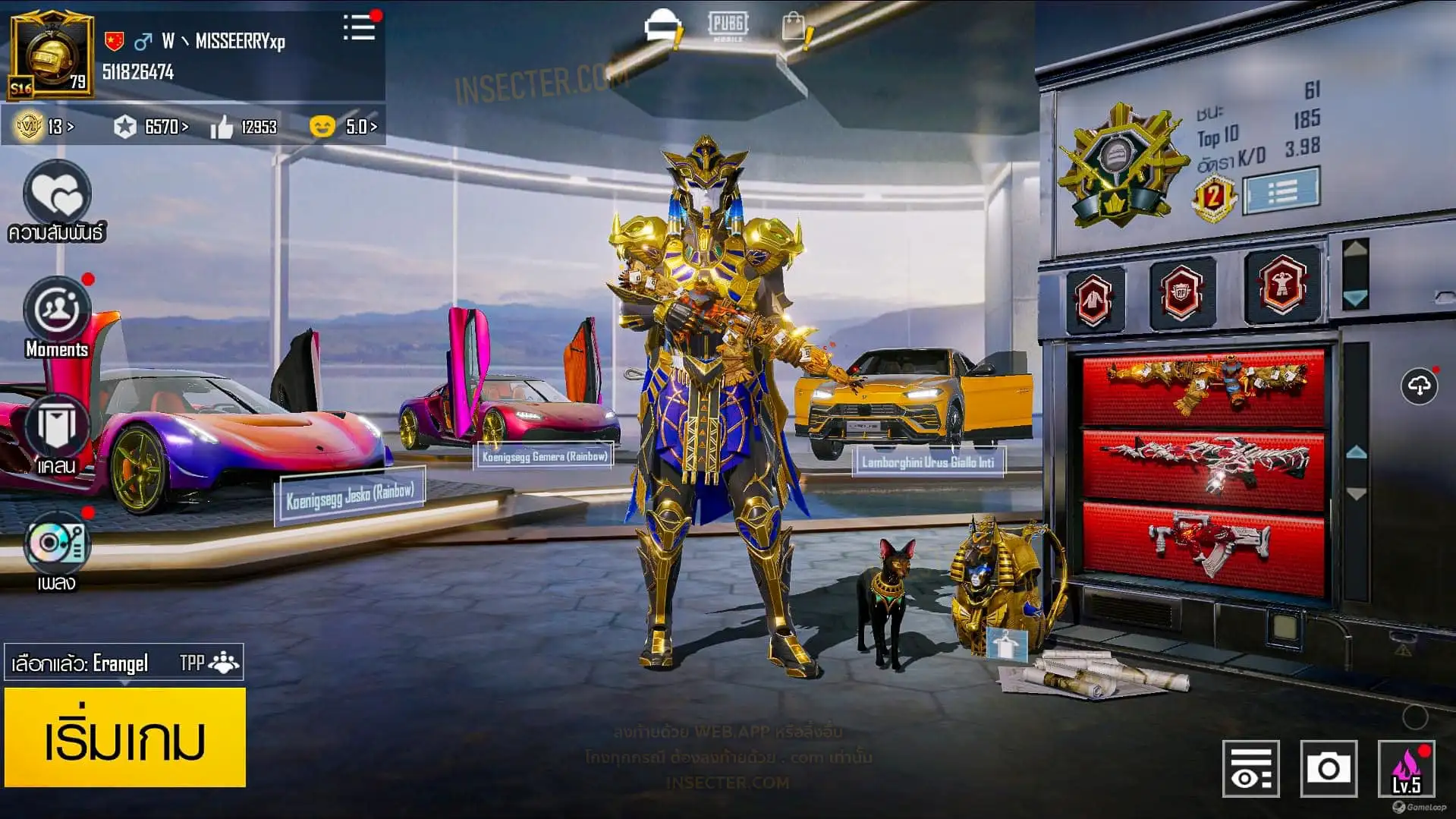
Task: Open the merit smiley 5.0 rating
Action: coord(344,127)
